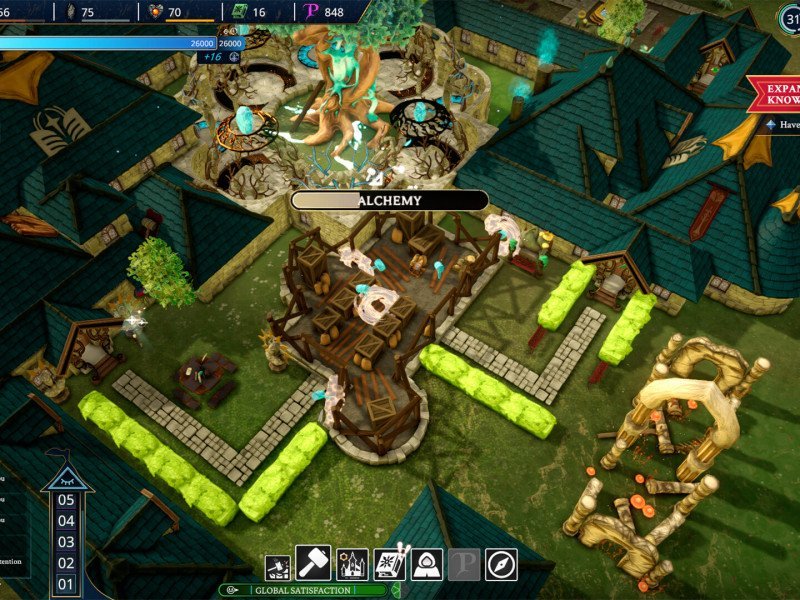The image size is (800, 600).
Task: Click the Global Satisfaction bar
Action: click(304, 590)
